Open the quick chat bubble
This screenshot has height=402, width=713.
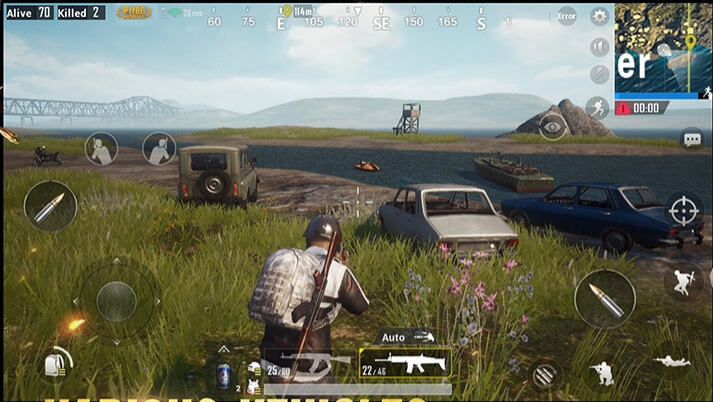691,139
